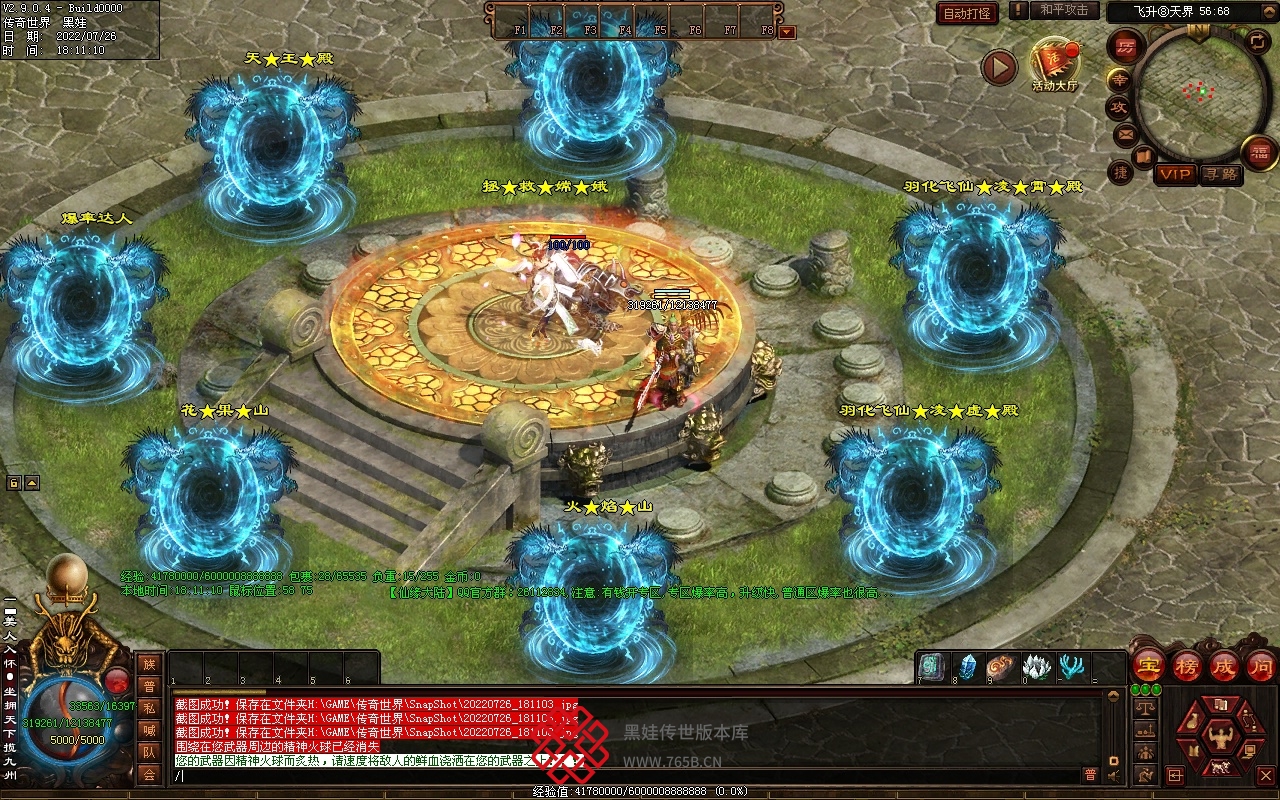Open the 宝 treasure menu

1148,665
